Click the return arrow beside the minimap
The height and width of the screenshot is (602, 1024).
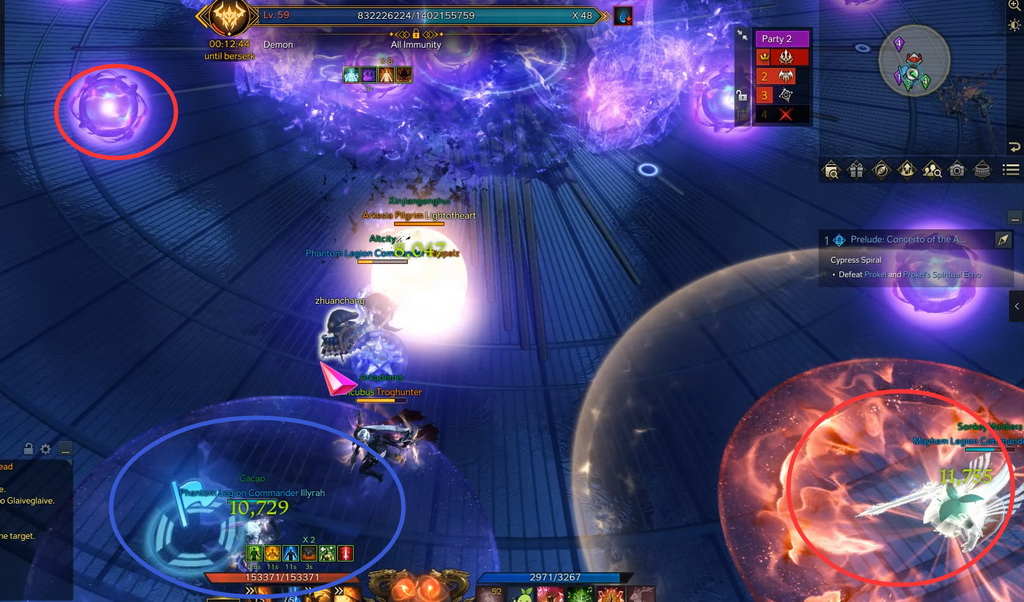(x=1014, y=148)
